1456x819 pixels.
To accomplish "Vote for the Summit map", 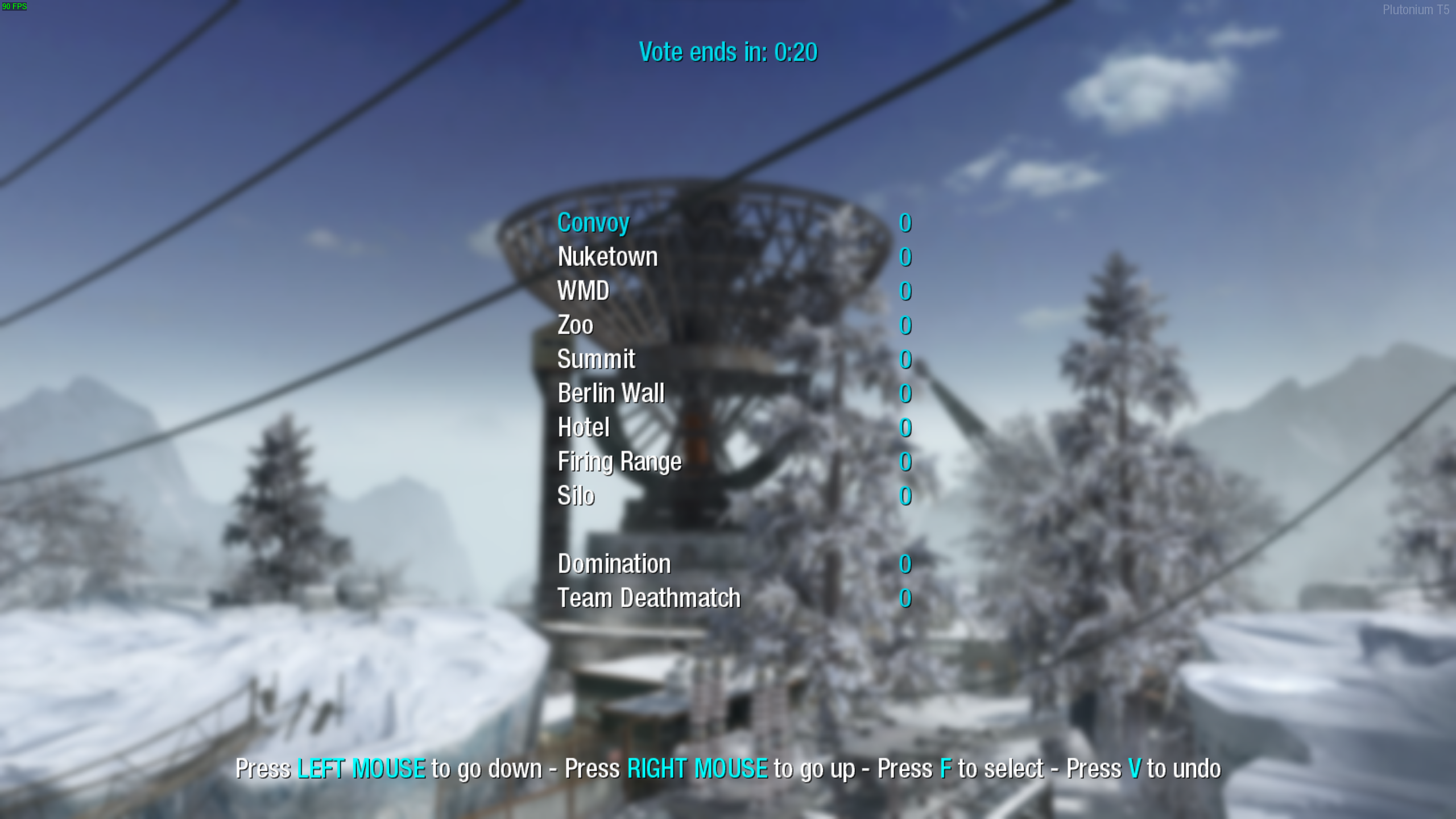I will coord(596,359).
